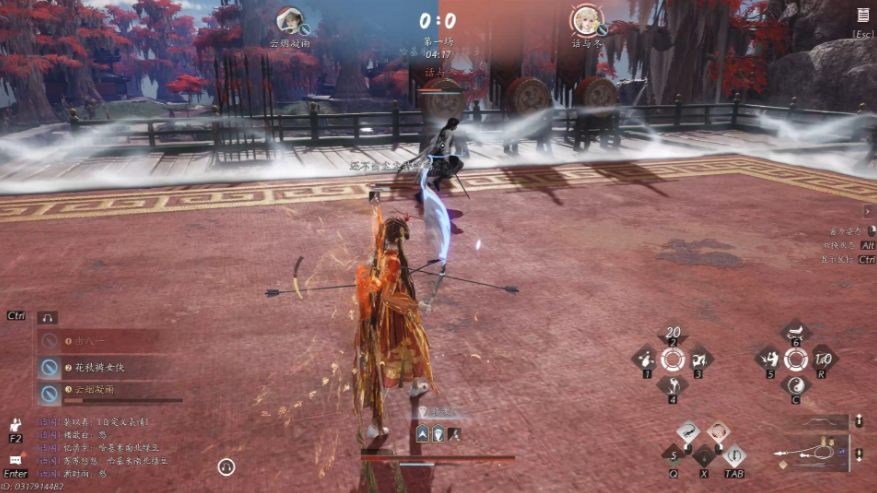This screenshot has width=877, height=493.
Task: Activate the flame skill on slot 4
Action: click(x=672, y=385)
